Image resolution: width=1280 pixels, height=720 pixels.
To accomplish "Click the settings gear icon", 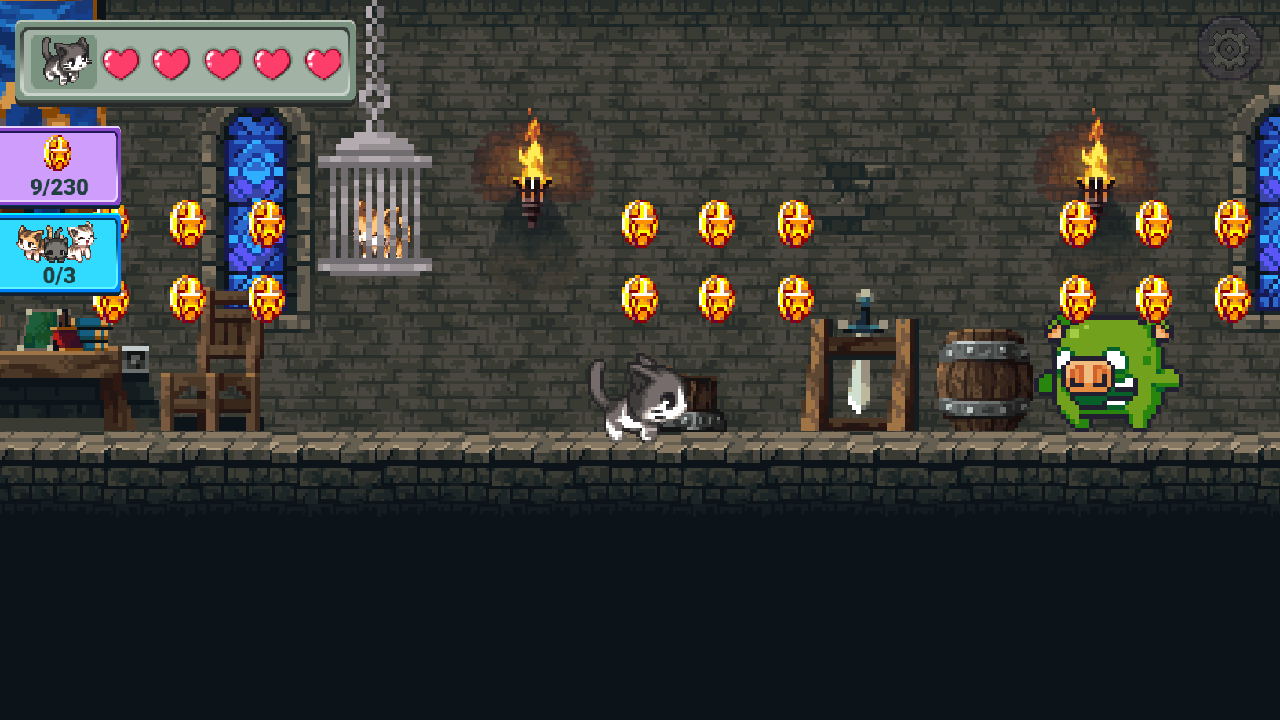I will pyautogui.click(x=1231, y=46).
